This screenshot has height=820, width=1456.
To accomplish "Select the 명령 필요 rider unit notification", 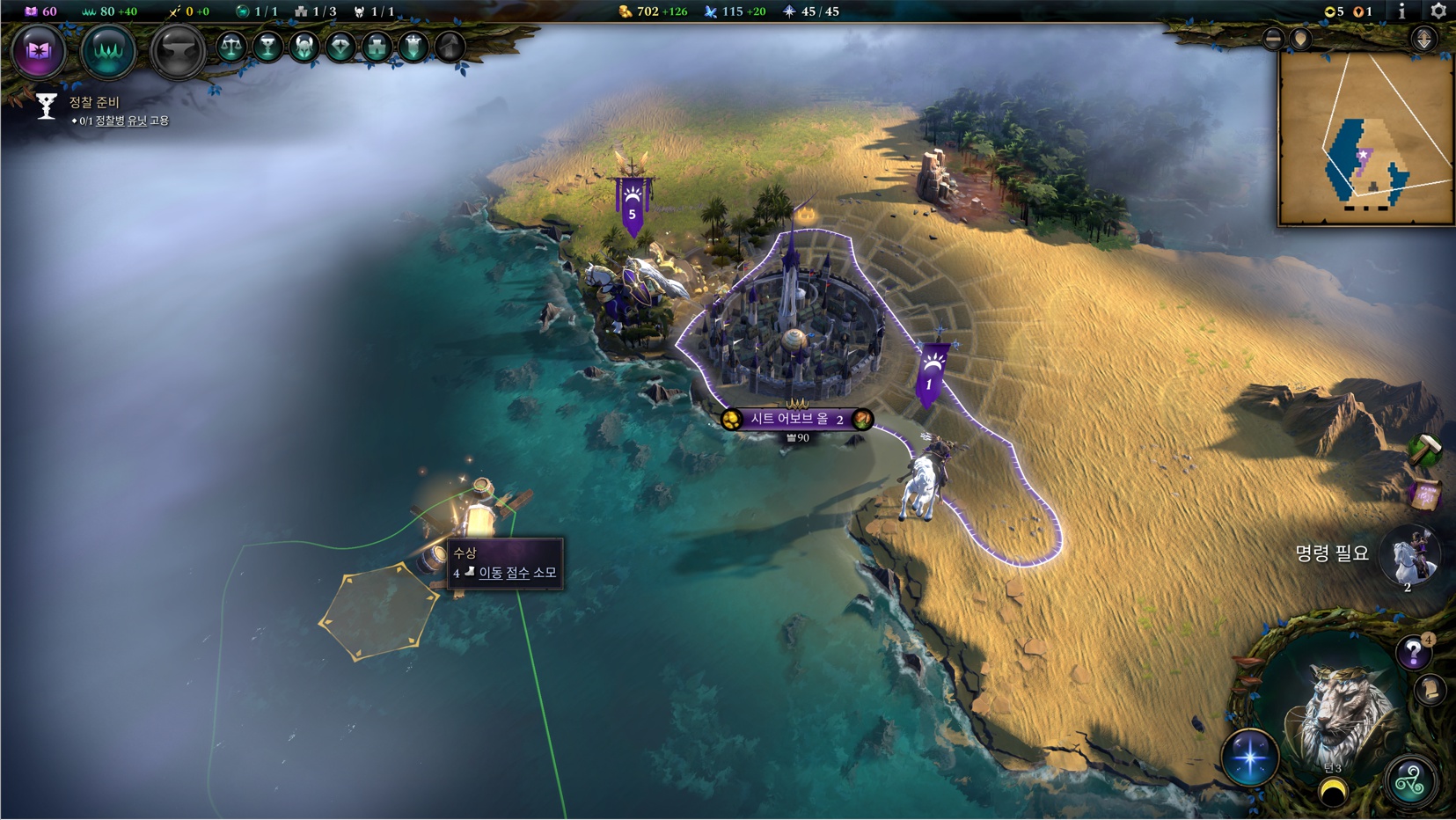I will (x=1409, y=555).
